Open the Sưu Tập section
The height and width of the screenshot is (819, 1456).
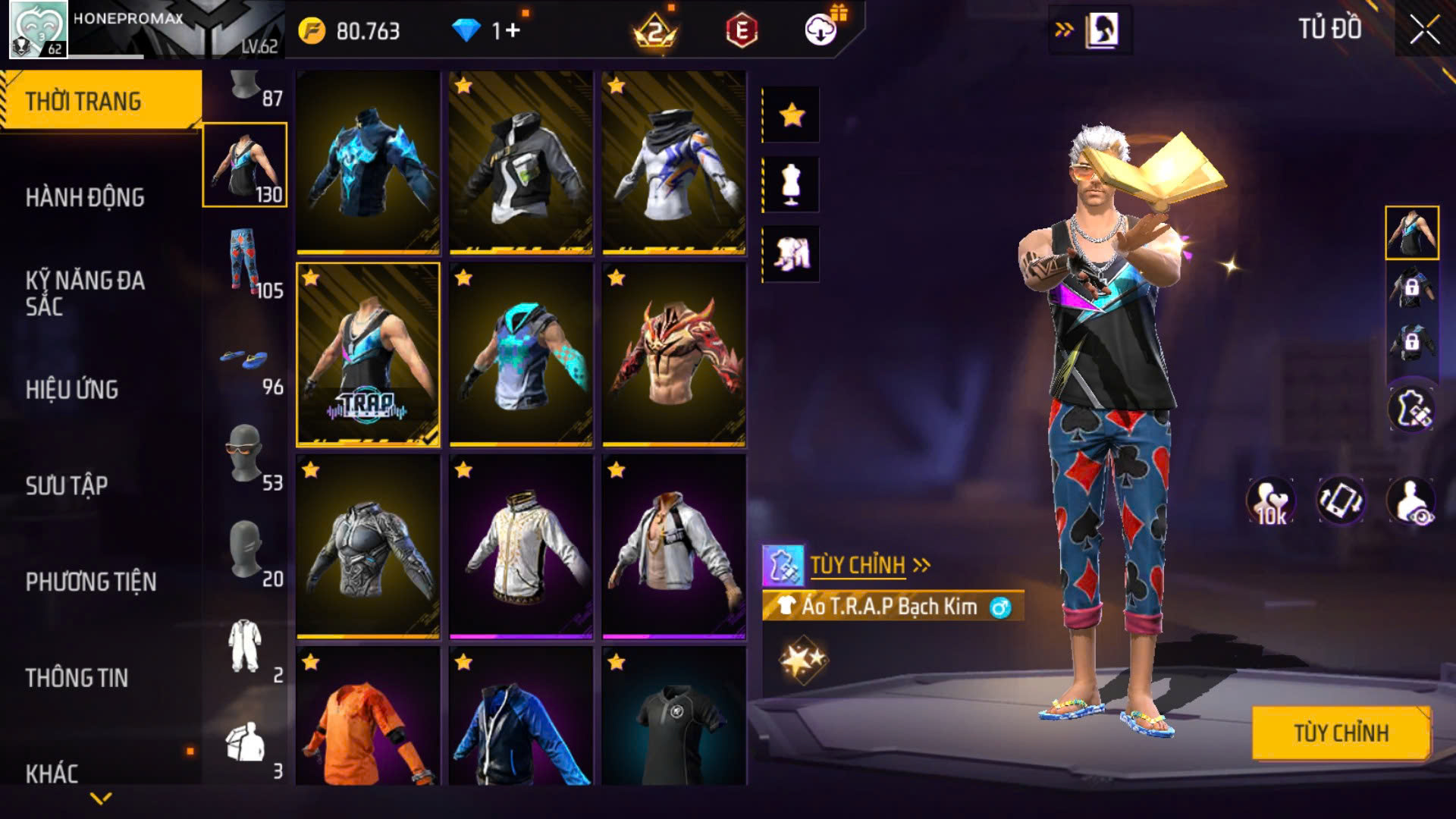point(67,485)
